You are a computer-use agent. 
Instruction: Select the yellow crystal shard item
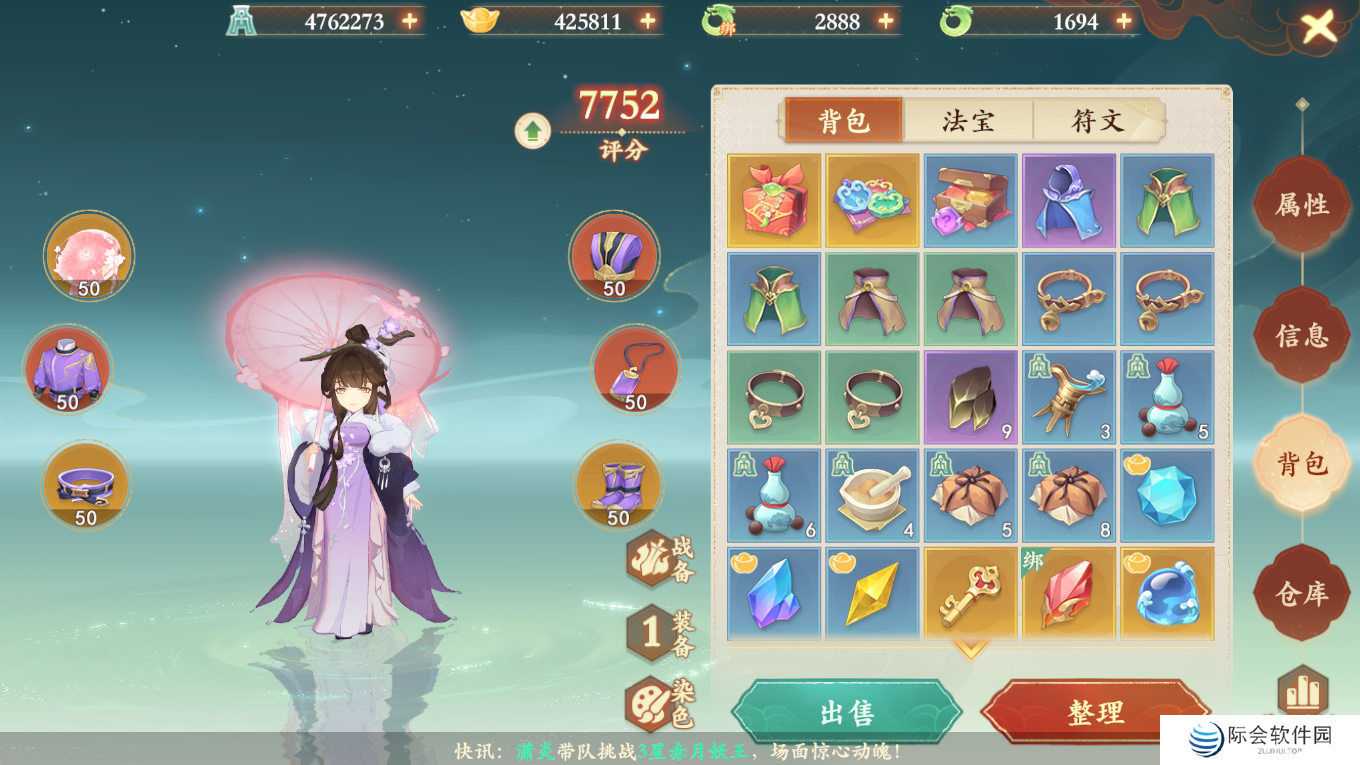coord(872,594)
